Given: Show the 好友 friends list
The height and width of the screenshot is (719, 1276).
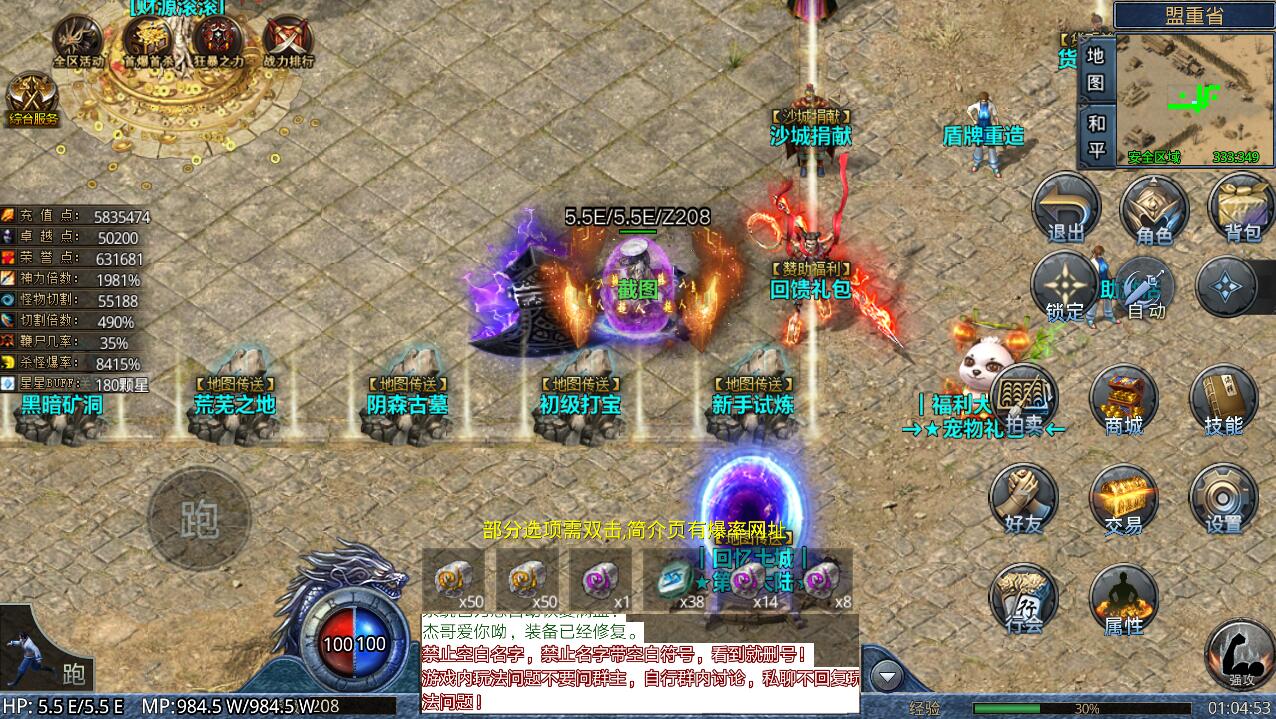Looking at the screenshot, I should point(1023,499).
